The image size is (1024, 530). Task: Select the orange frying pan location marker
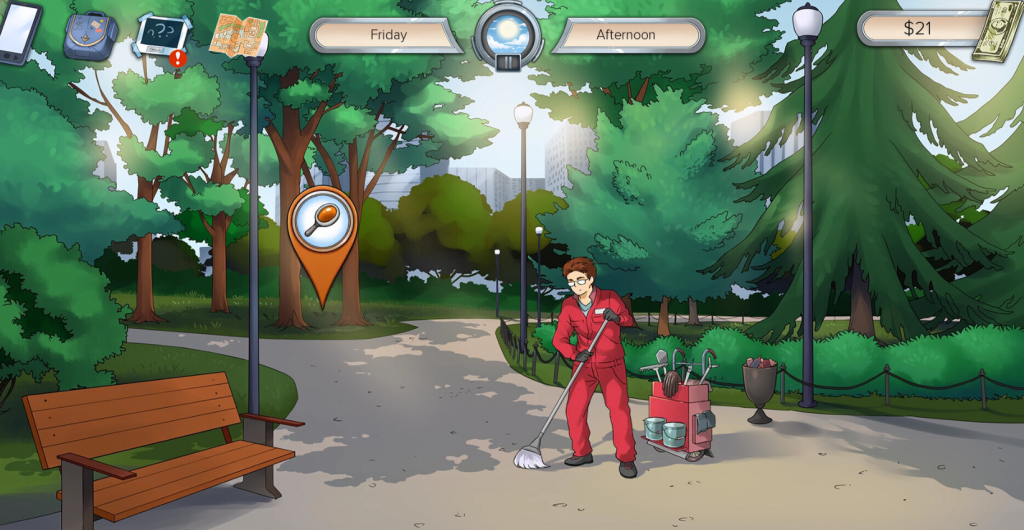click(x=322, y=224)
